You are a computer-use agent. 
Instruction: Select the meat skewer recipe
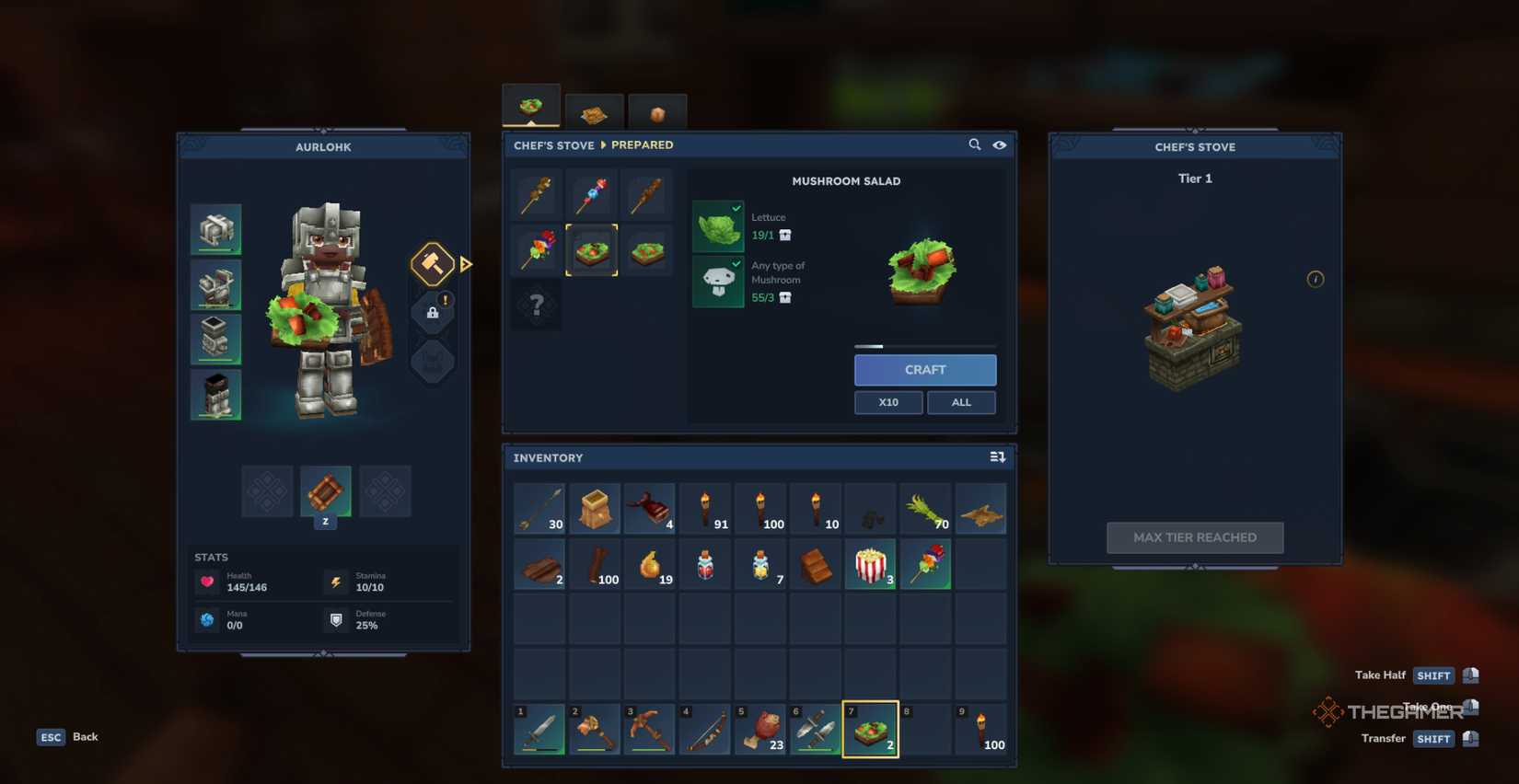point(537,193)
